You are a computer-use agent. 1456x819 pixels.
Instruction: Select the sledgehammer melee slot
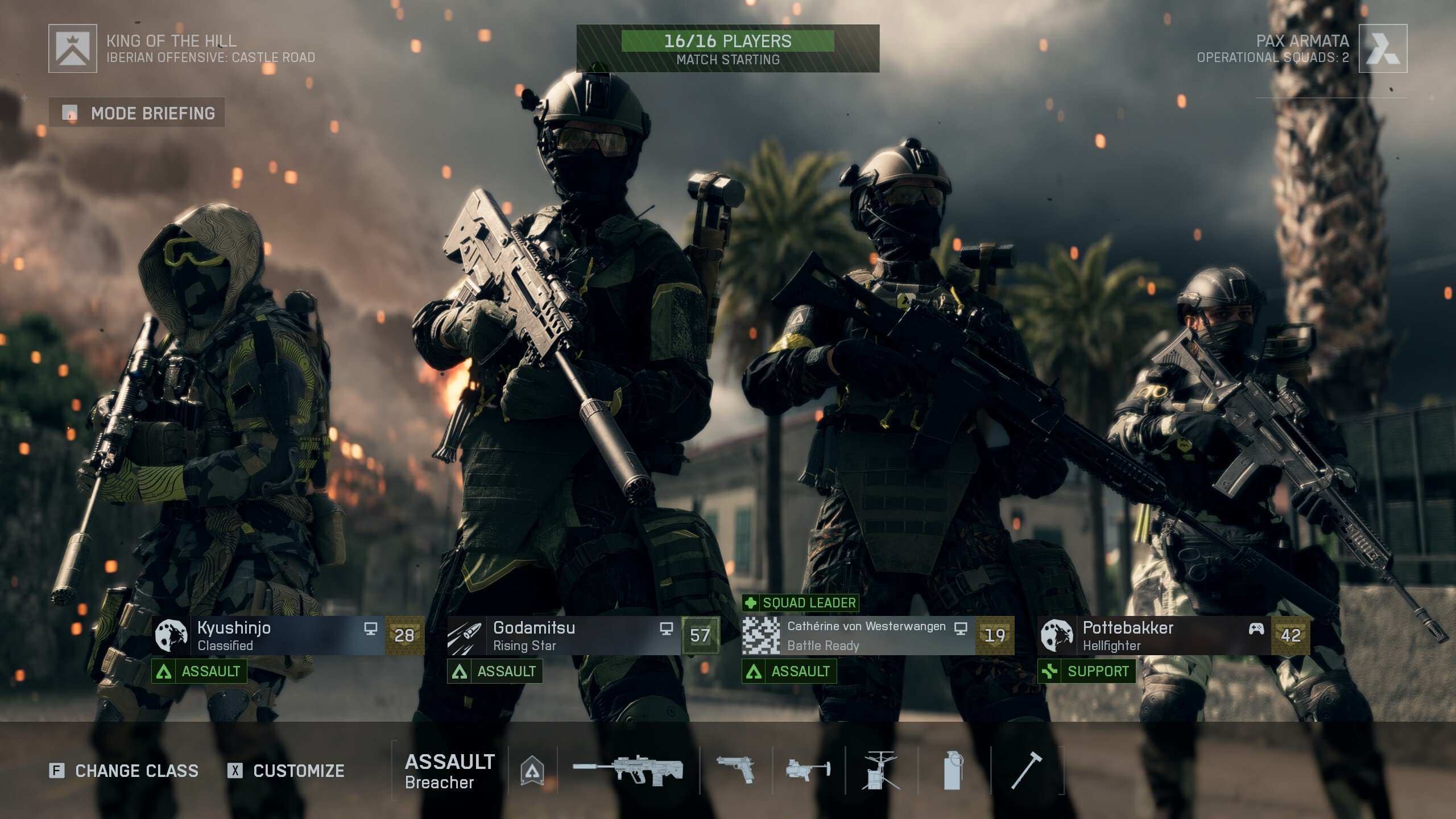coord(1027,771)
